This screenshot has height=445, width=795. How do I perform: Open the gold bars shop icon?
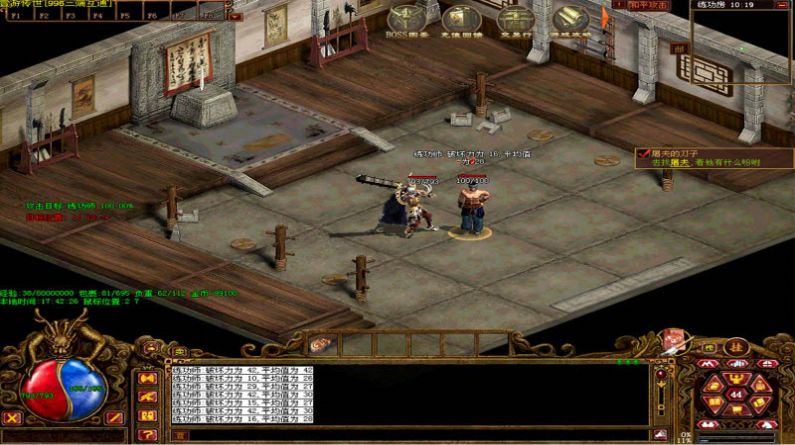pos(571,18)
